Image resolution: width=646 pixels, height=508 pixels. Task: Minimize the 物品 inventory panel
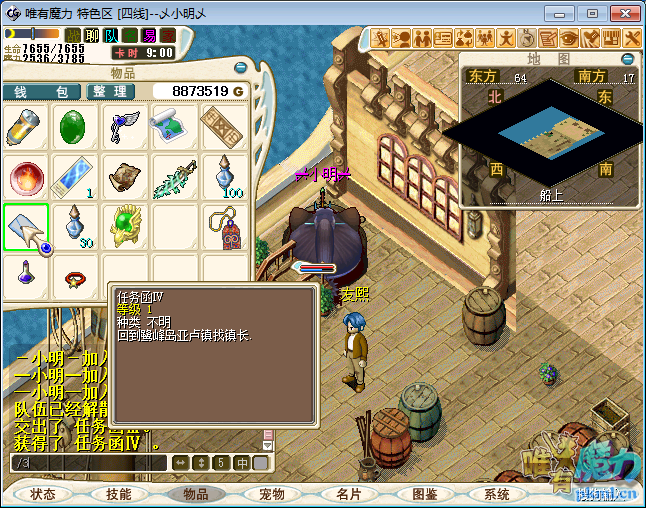238,68
